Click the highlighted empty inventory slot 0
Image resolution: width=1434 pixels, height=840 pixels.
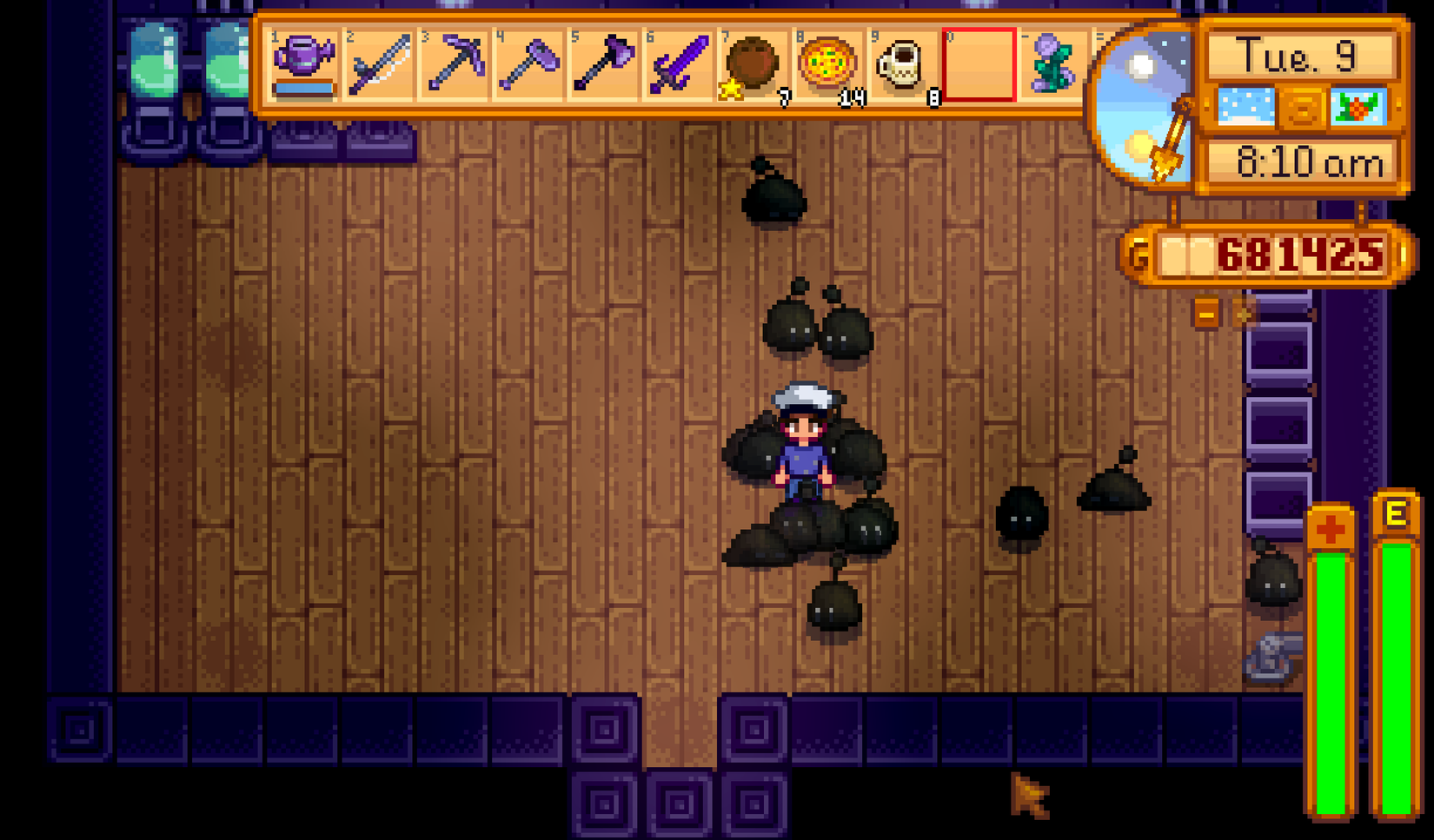977,65
